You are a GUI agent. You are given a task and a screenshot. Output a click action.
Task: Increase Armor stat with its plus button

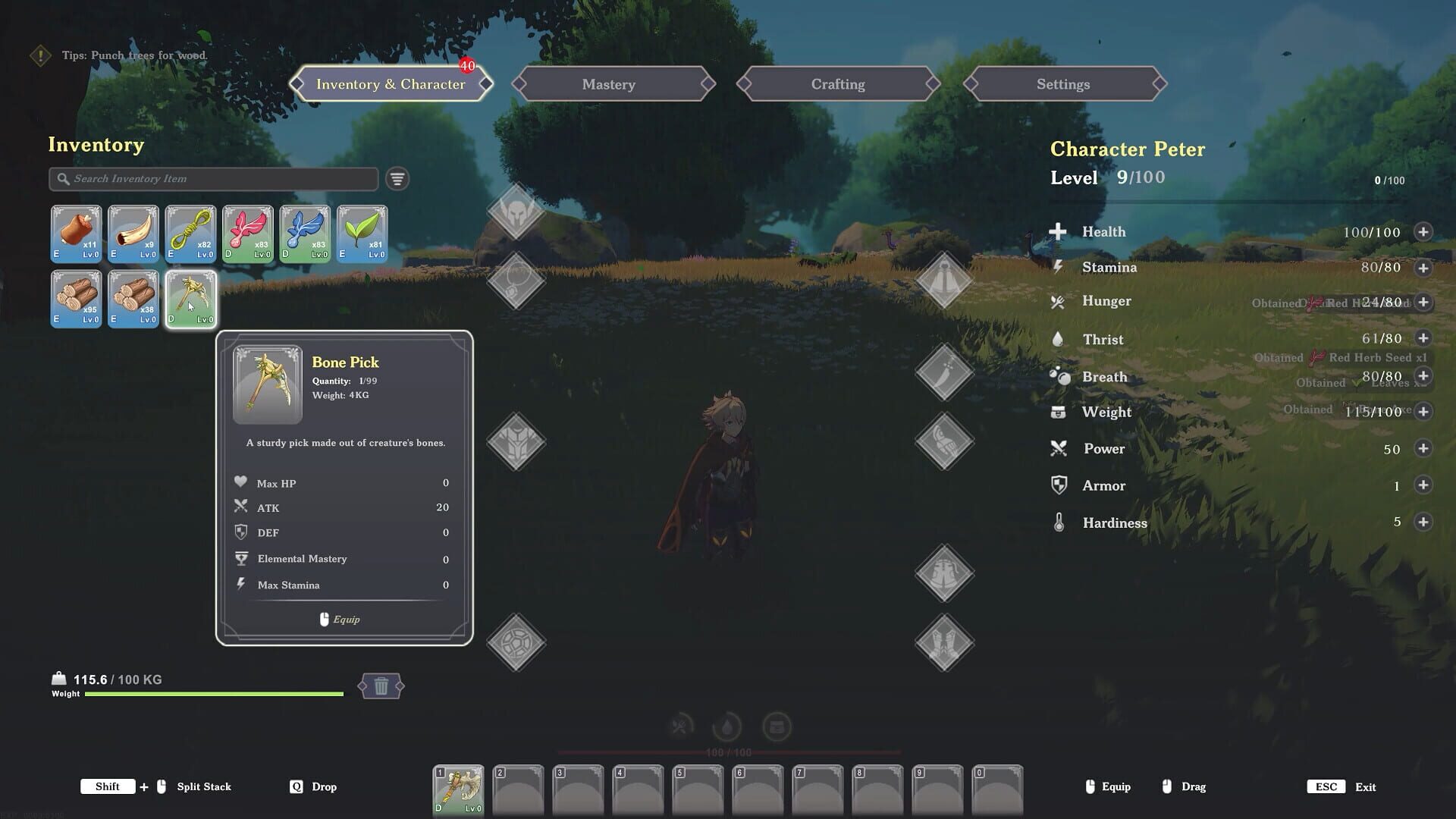[1423, 485]
